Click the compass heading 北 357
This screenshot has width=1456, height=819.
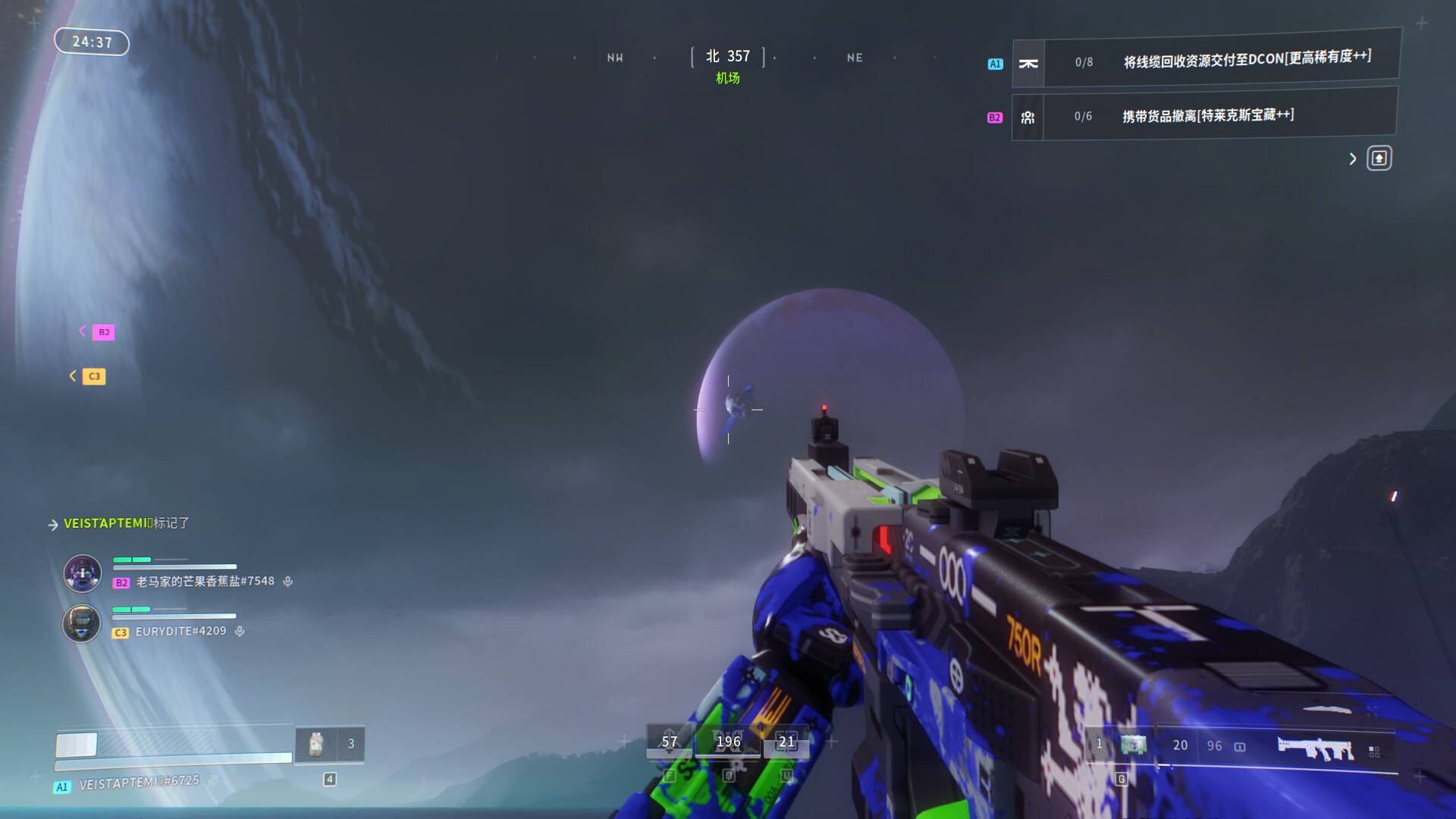[728, 57]
